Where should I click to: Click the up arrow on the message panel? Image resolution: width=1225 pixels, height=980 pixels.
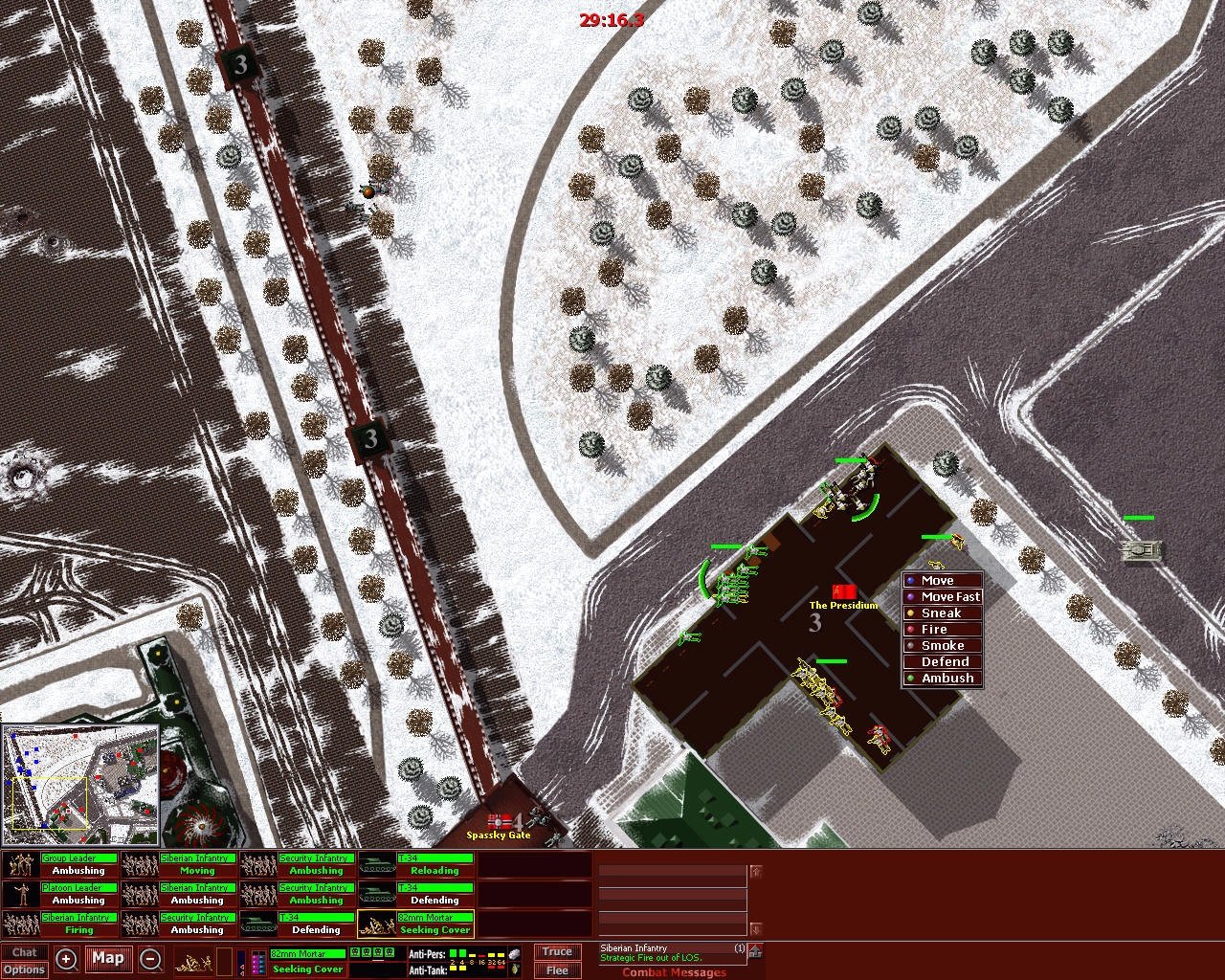[x=755, y=872]
